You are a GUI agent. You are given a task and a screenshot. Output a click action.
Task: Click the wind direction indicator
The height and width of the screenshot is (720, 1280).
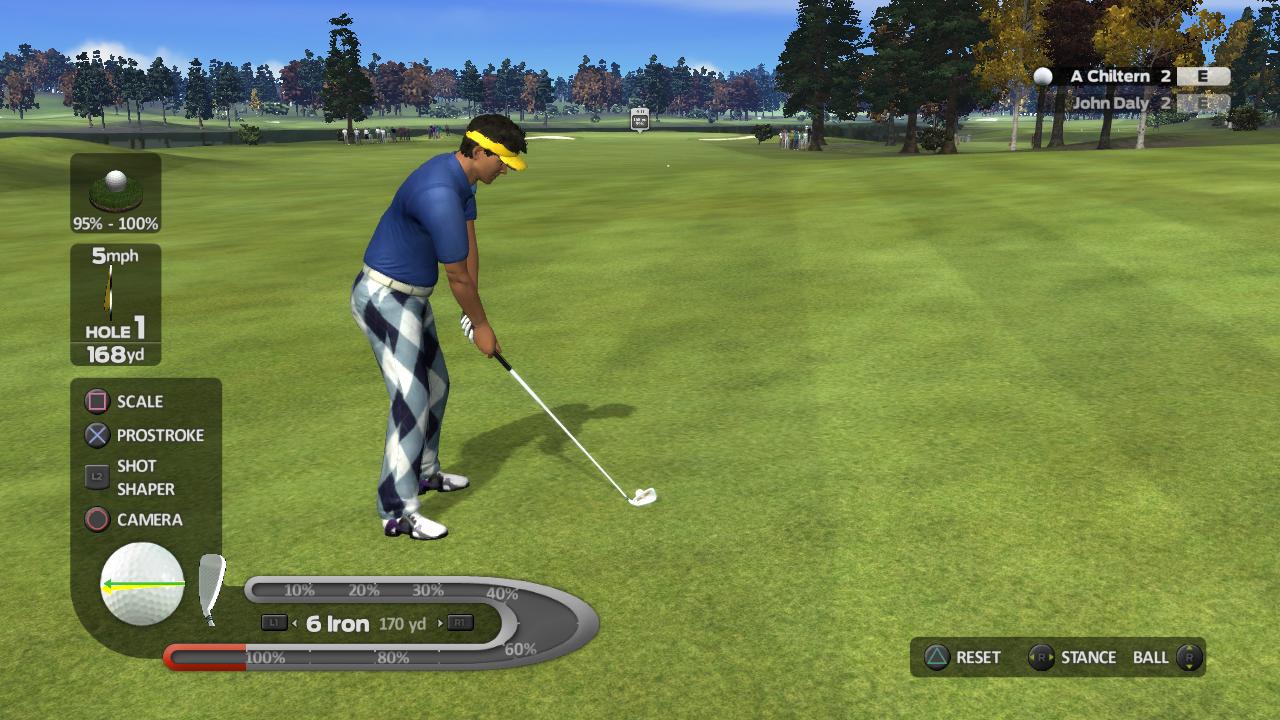(112, 290)
